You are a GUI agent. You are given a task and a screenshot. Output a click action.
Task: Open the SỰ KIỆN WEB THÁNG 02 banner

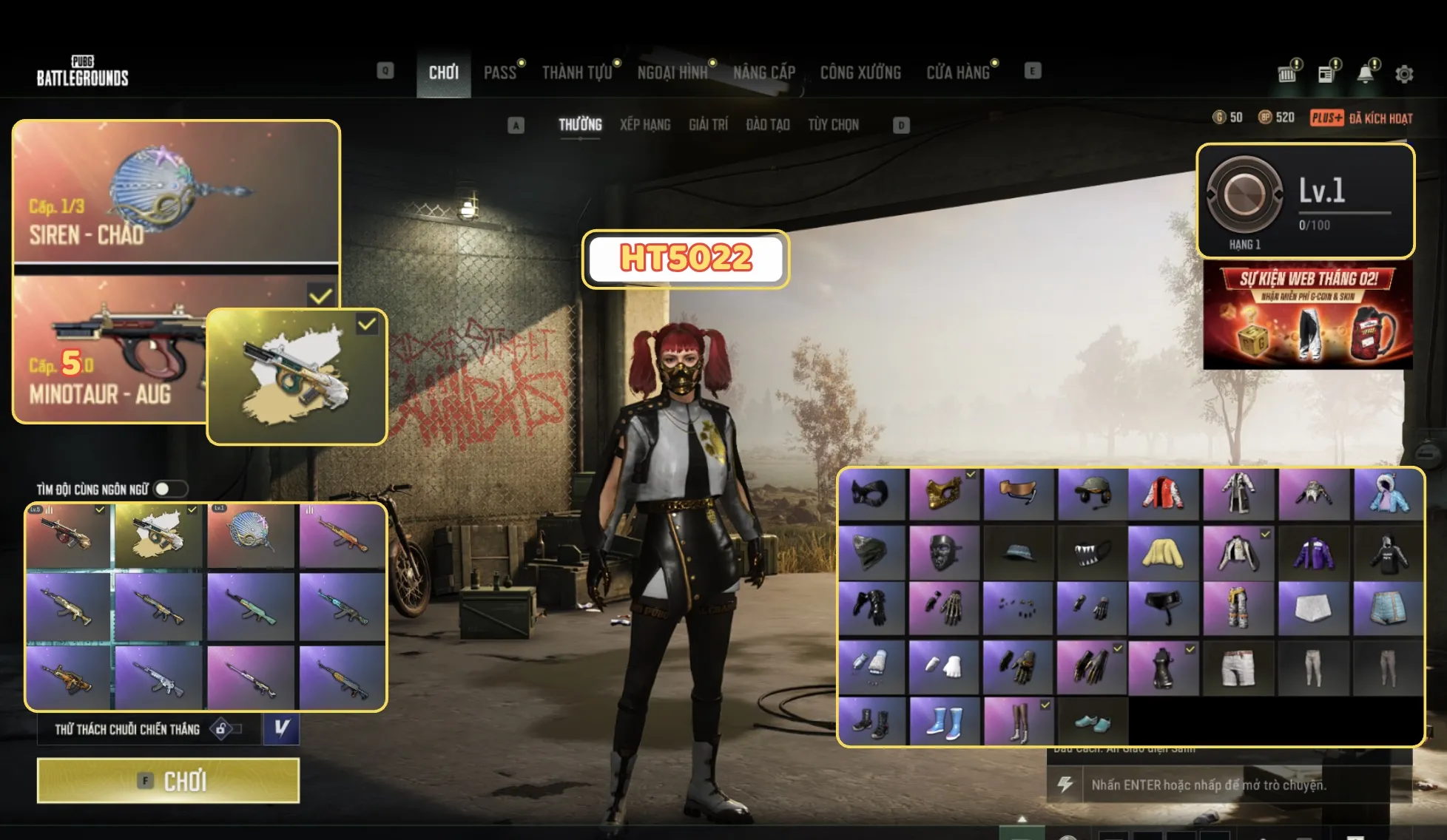pos(1308,316)
